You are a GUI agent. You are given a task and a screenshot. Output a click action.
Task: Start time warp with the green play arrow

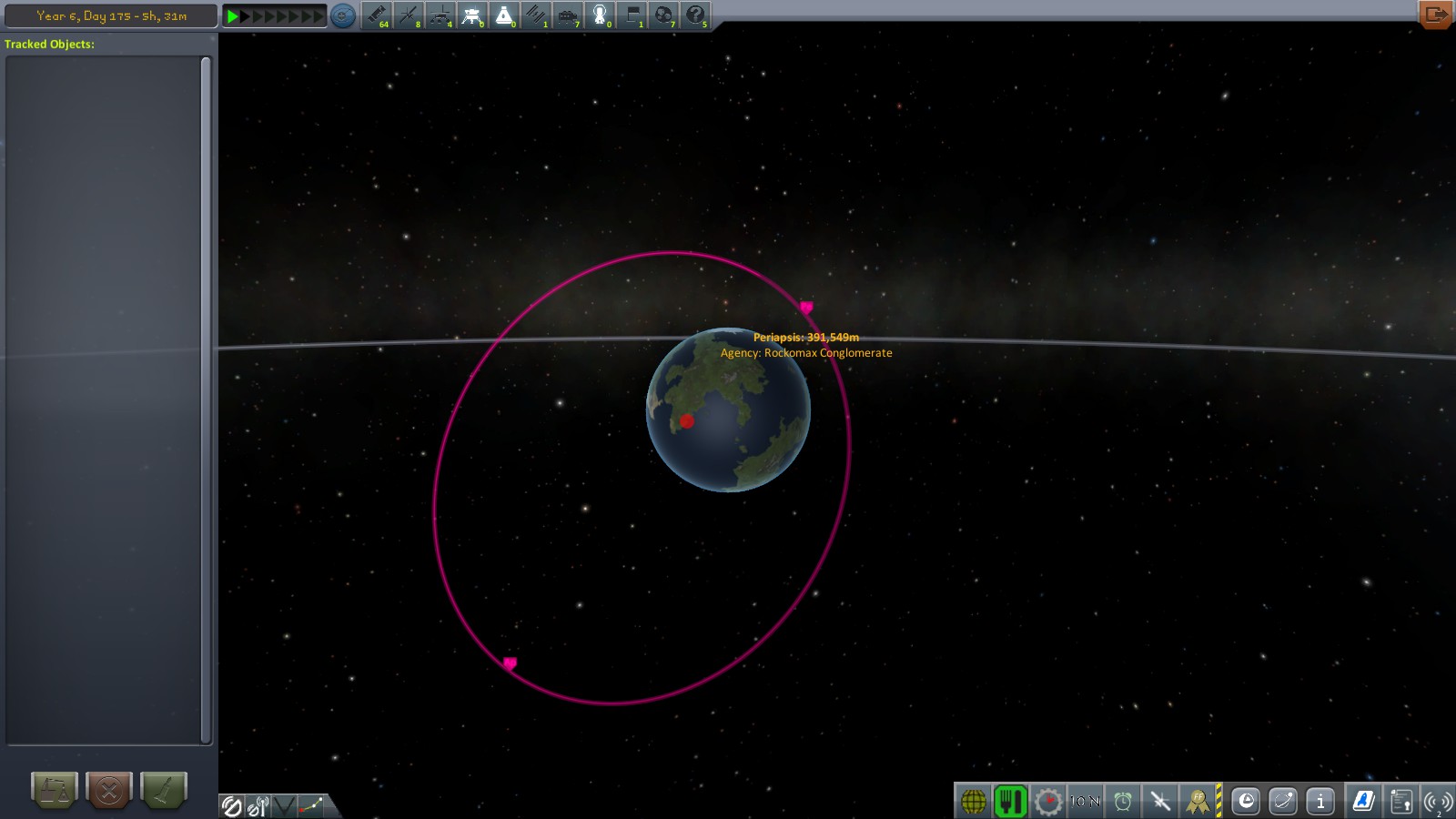coord(233,15)
